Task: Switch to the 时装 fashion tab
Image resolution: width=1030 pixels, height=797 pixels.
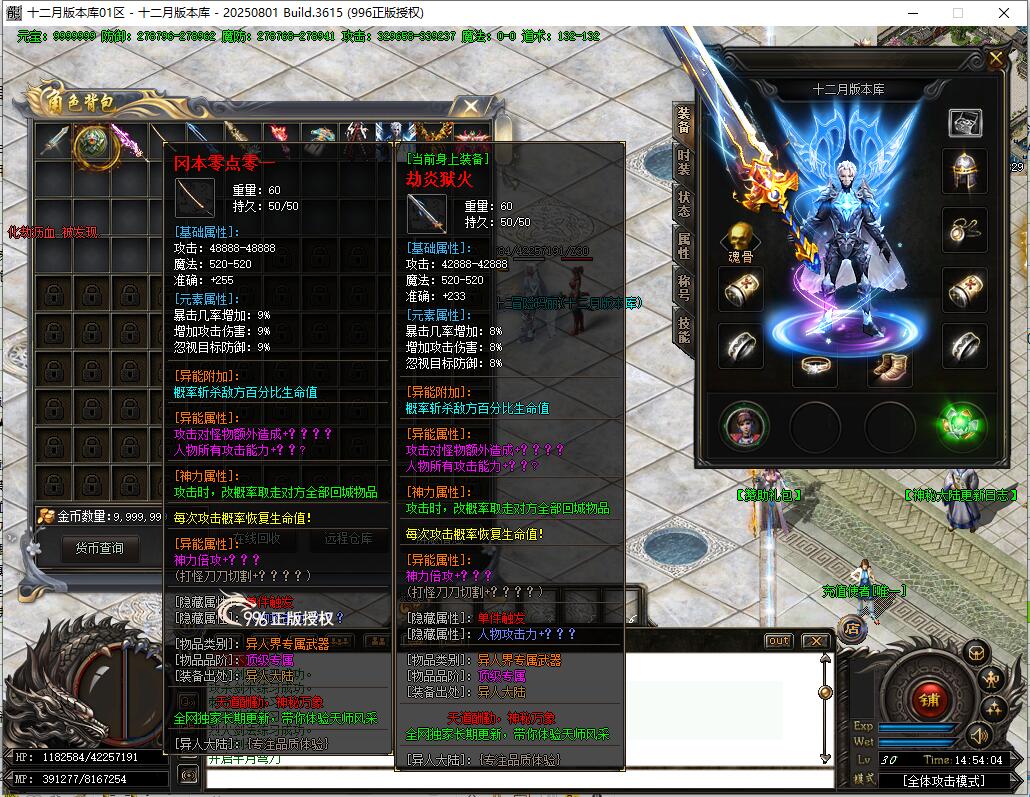Action: pos(684,164)
